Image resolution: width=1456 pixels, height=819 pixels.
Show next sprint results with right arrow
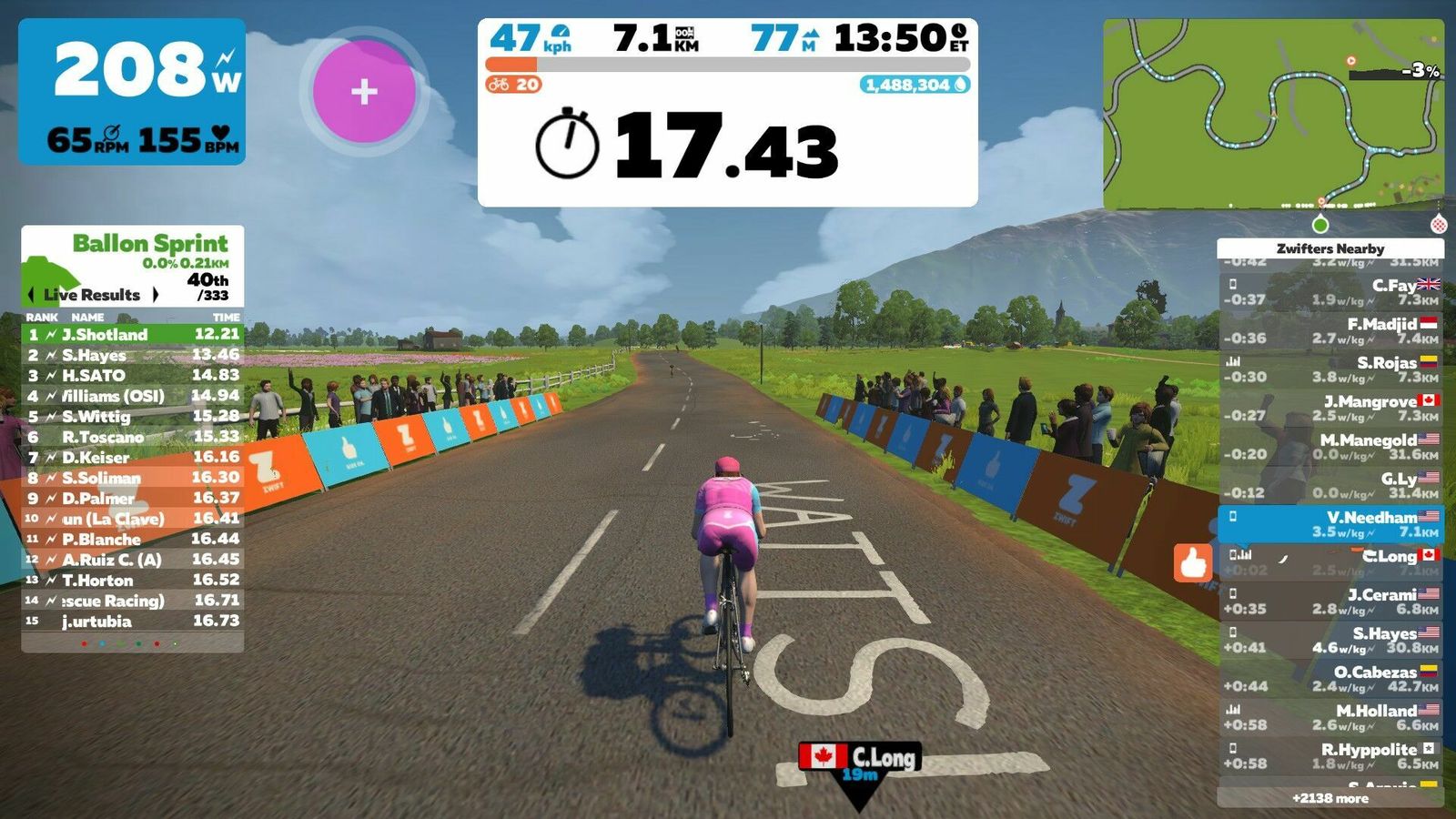(156, 295)
